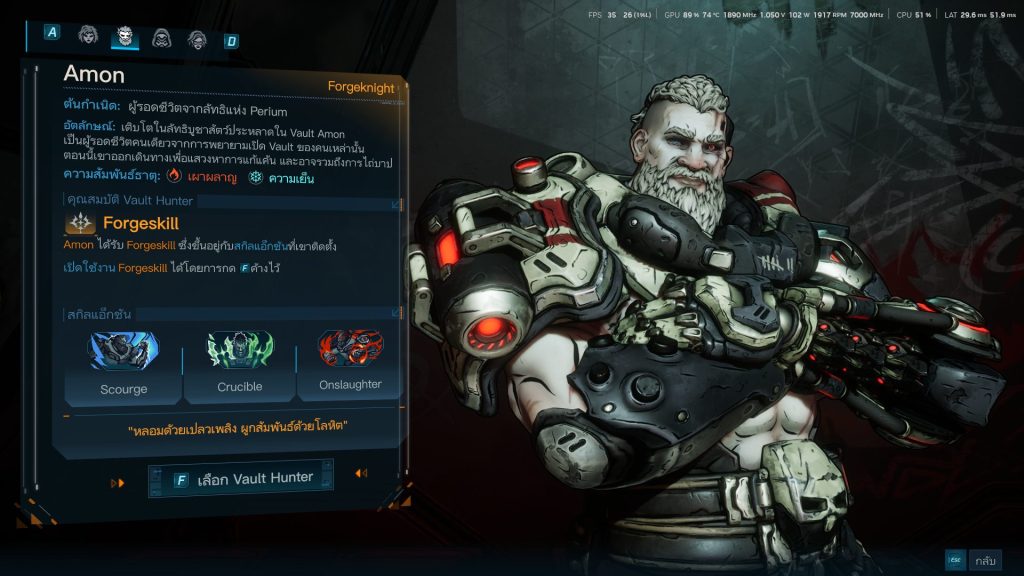Open the skill action section expand icon

click(395, 314)
